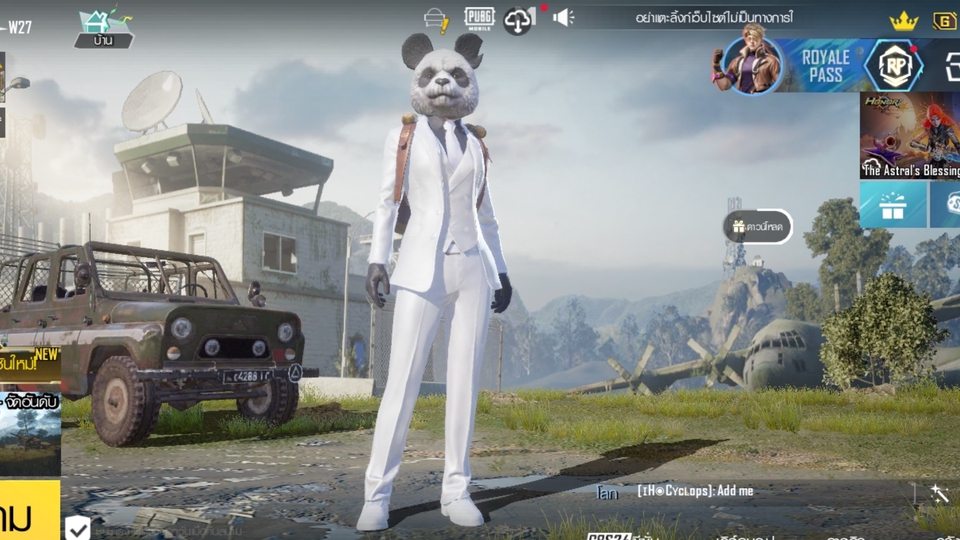
Task: Open the Home (บ้าน) button
Action: tap(103, 29)
